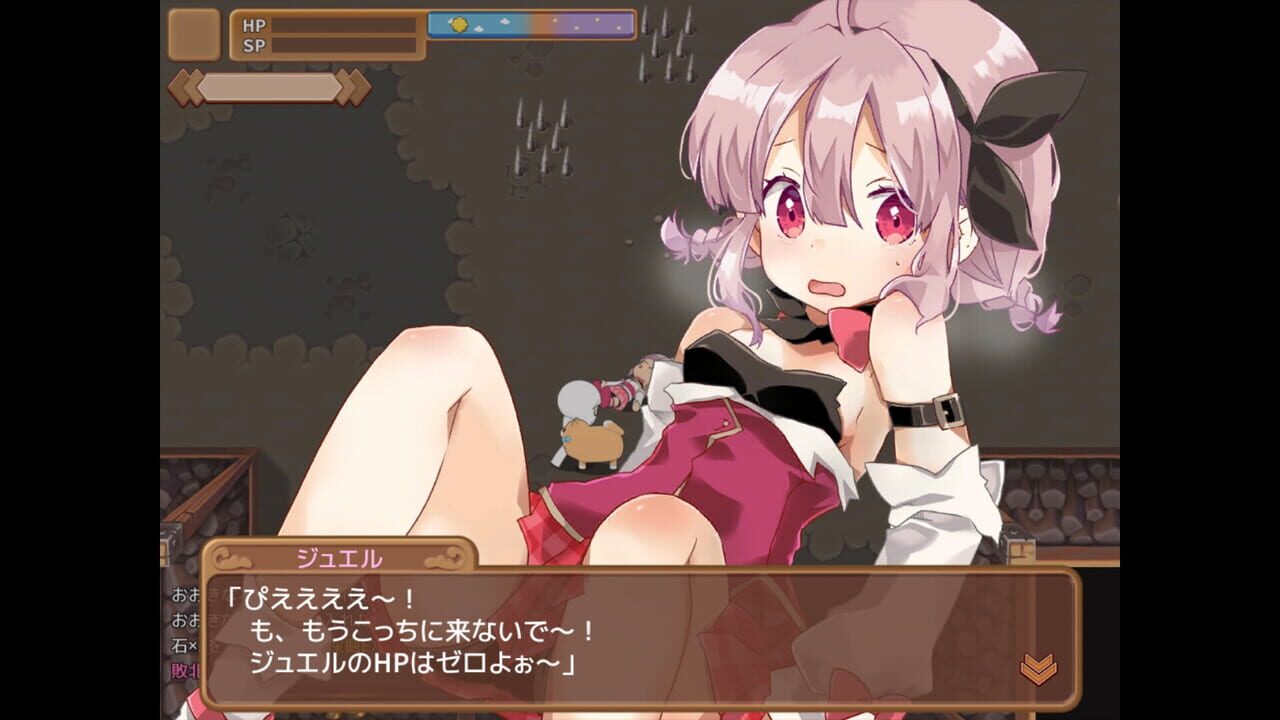The height and width of the screenshot is (720, 1280).
Task: Toggle the day-night time gauge
Action: tap(530, 25)
